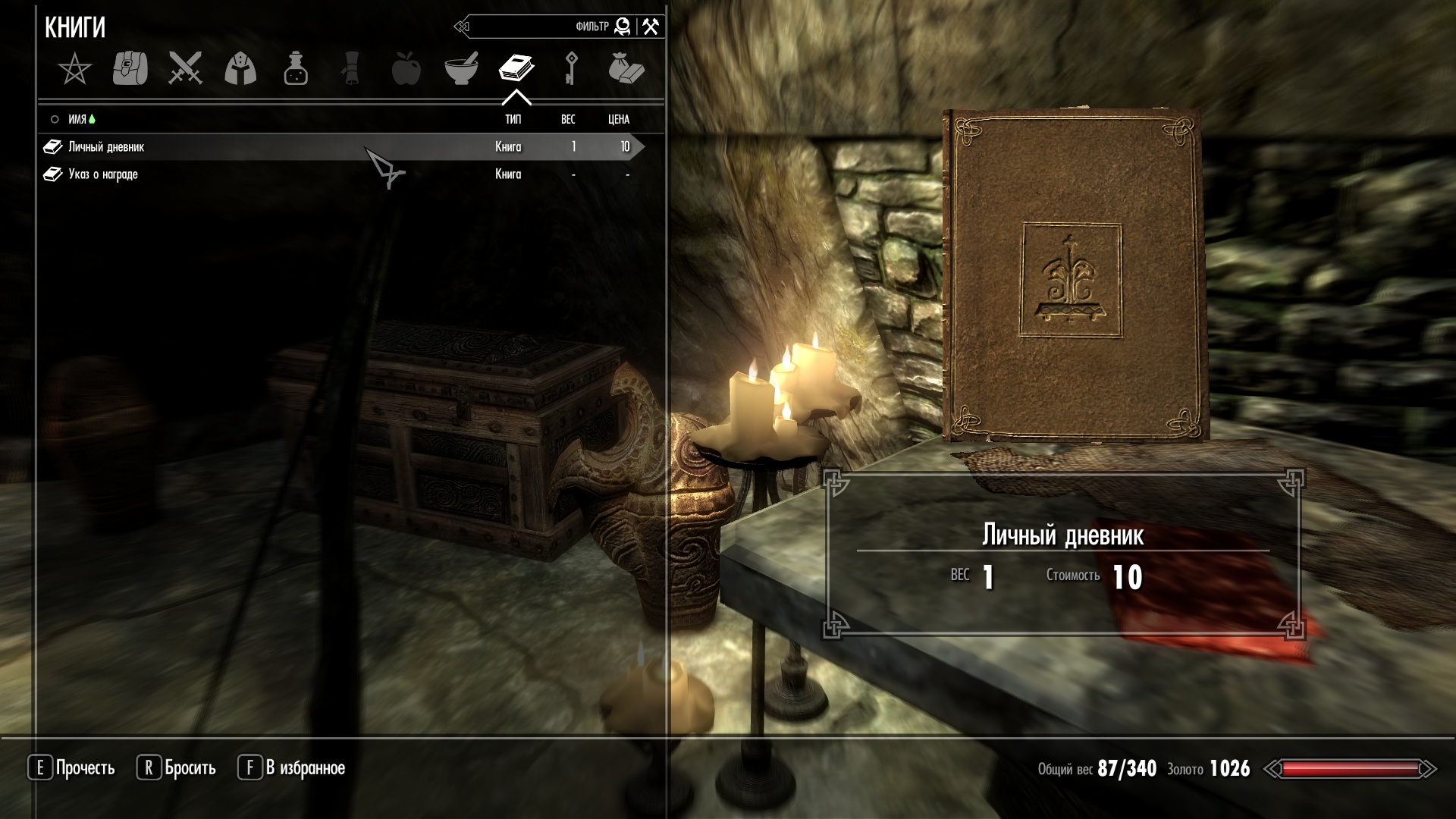Switch to the keys category
Screen dimensions: 1456x819
point(571,69)
